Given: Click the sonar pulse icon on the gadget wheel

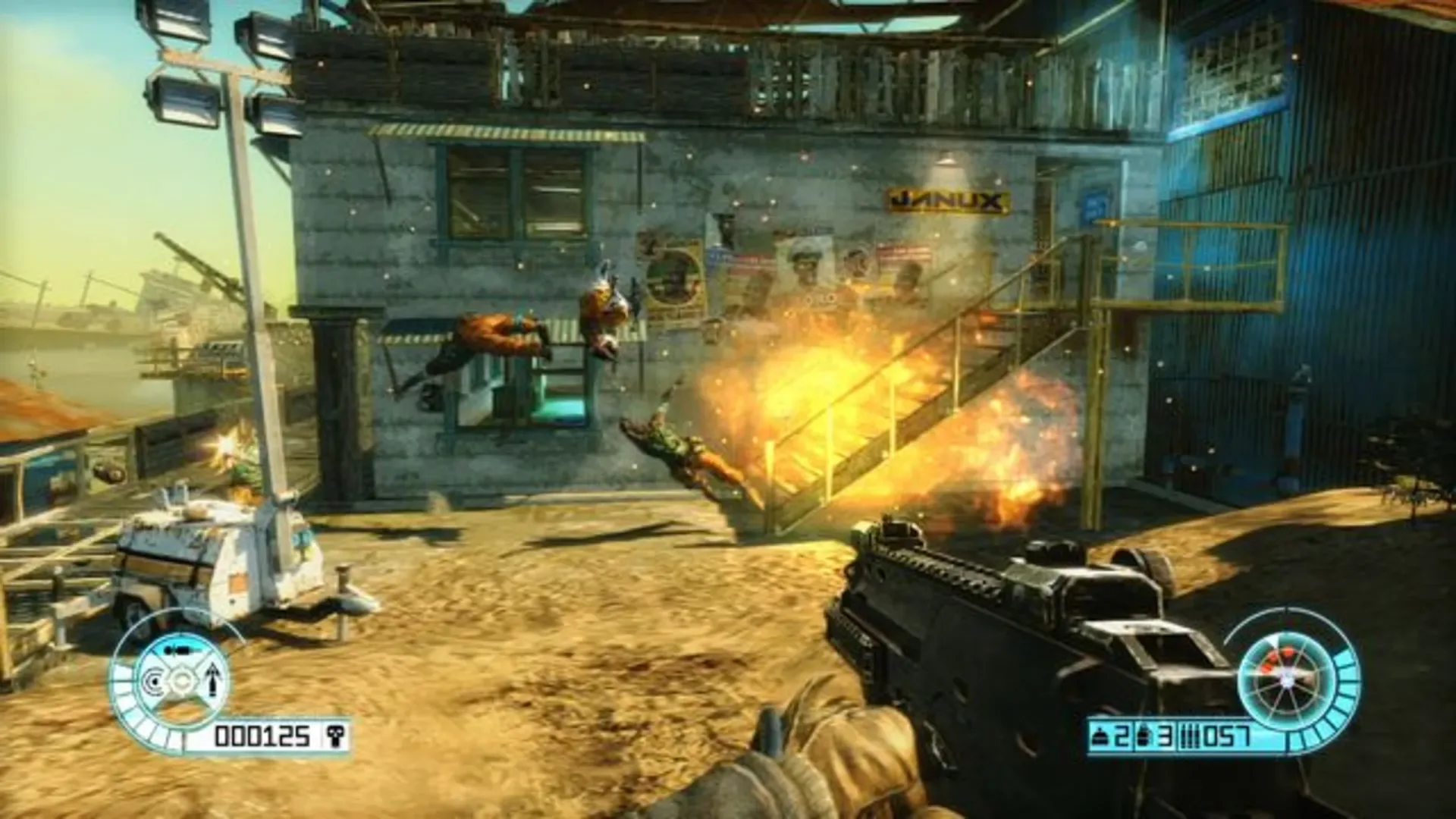Looking at the screenshot, I should click(x=154, y=682).
